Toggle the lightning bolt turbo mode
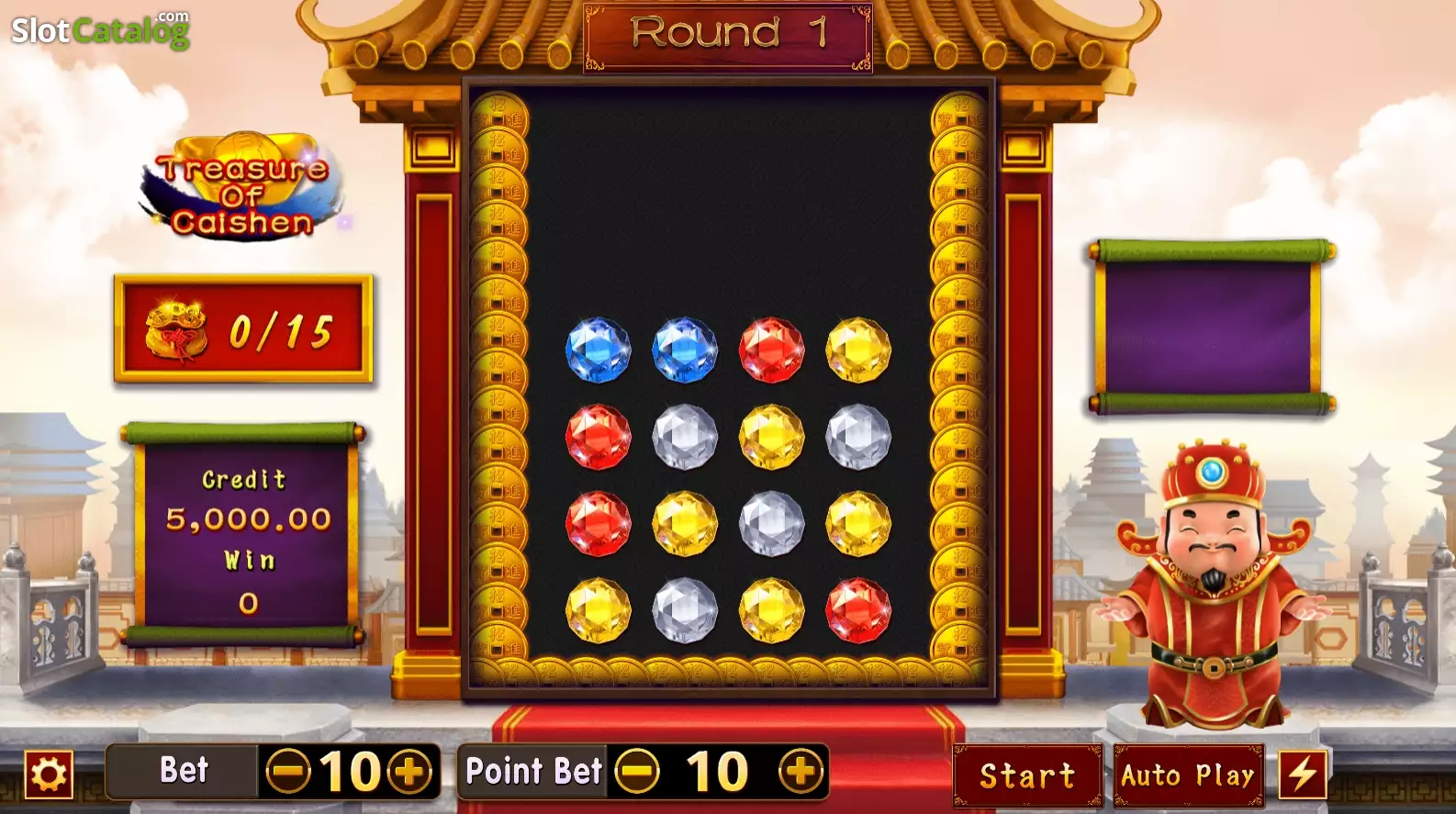Image resolution: width=1456 pixels, height=814 pixels. point(1303,775)
